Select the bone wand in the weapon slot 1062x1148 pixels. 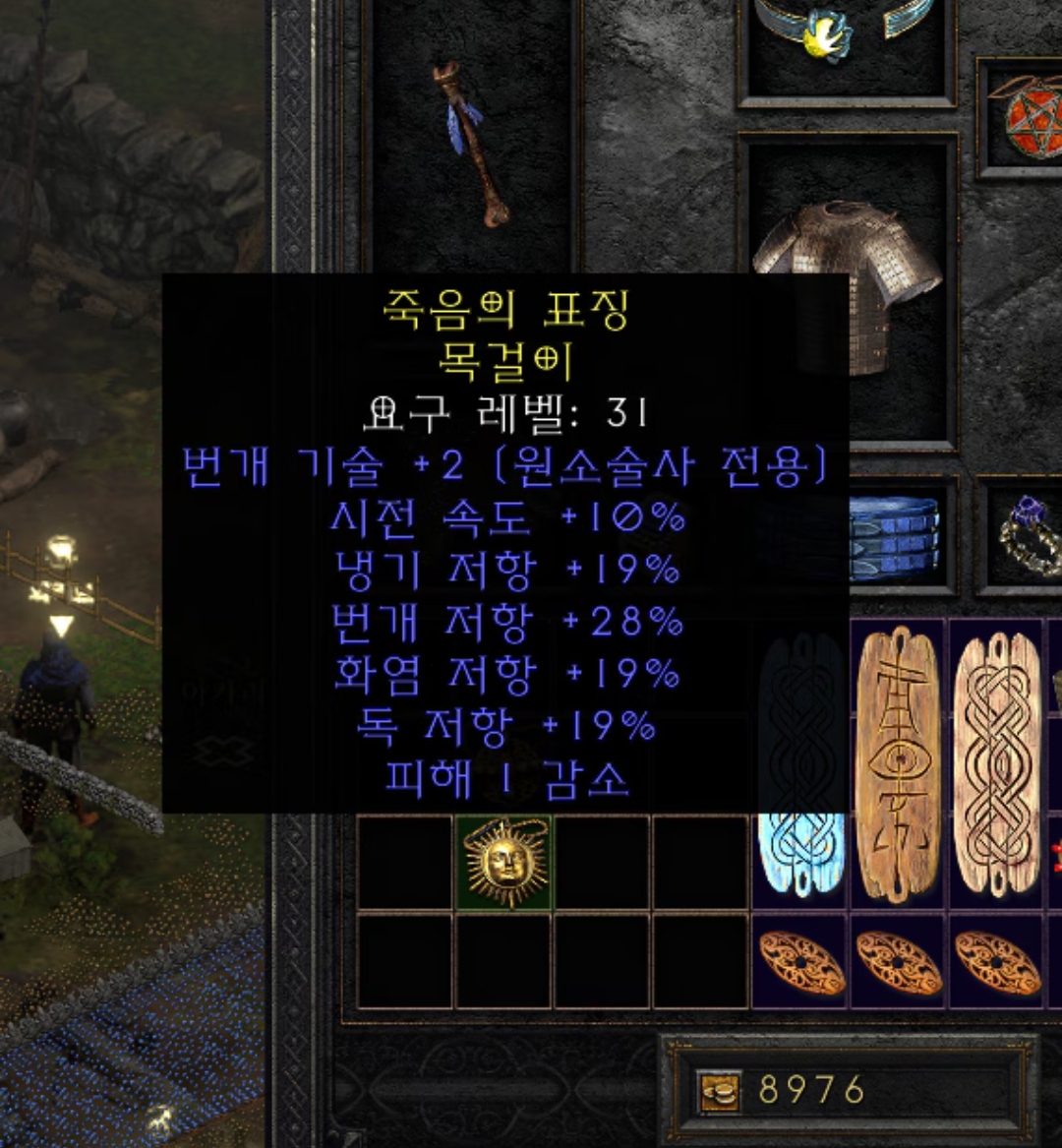pyautogui.click(x=470, y=143)
